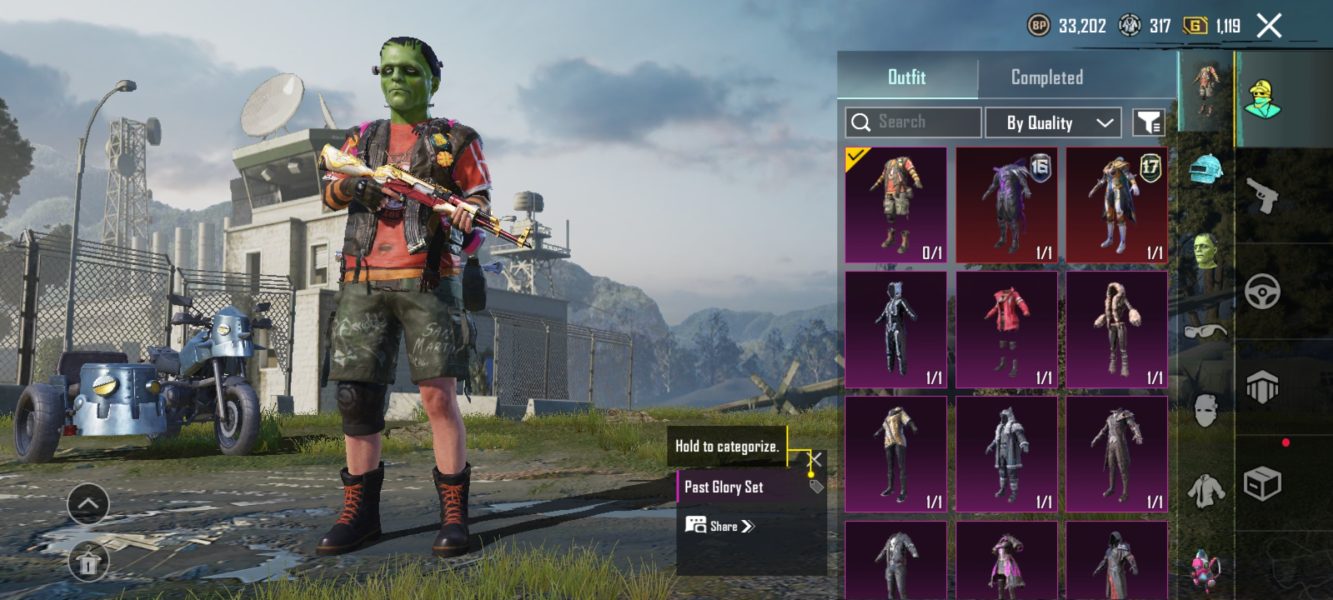
Task: Tap the trash can button
Action: point(88,563)
